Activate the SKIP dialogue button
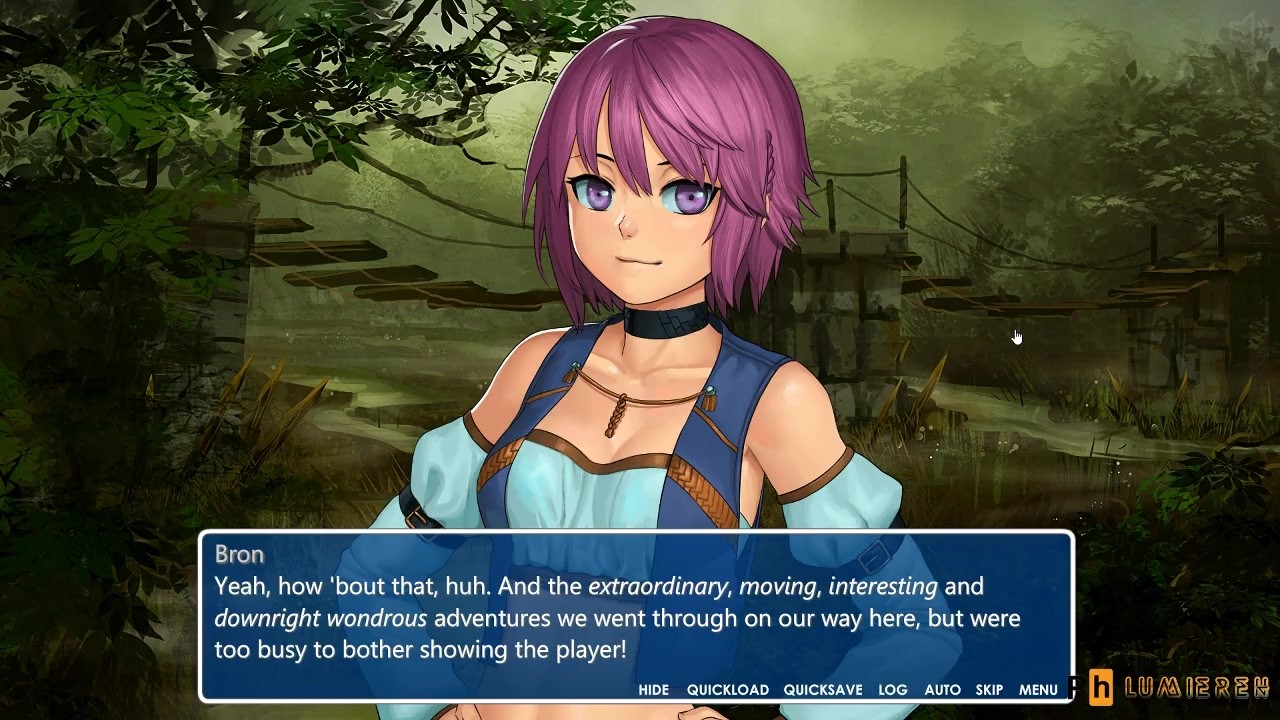This screenshot has height=720, width=1280. pos(989,689)
